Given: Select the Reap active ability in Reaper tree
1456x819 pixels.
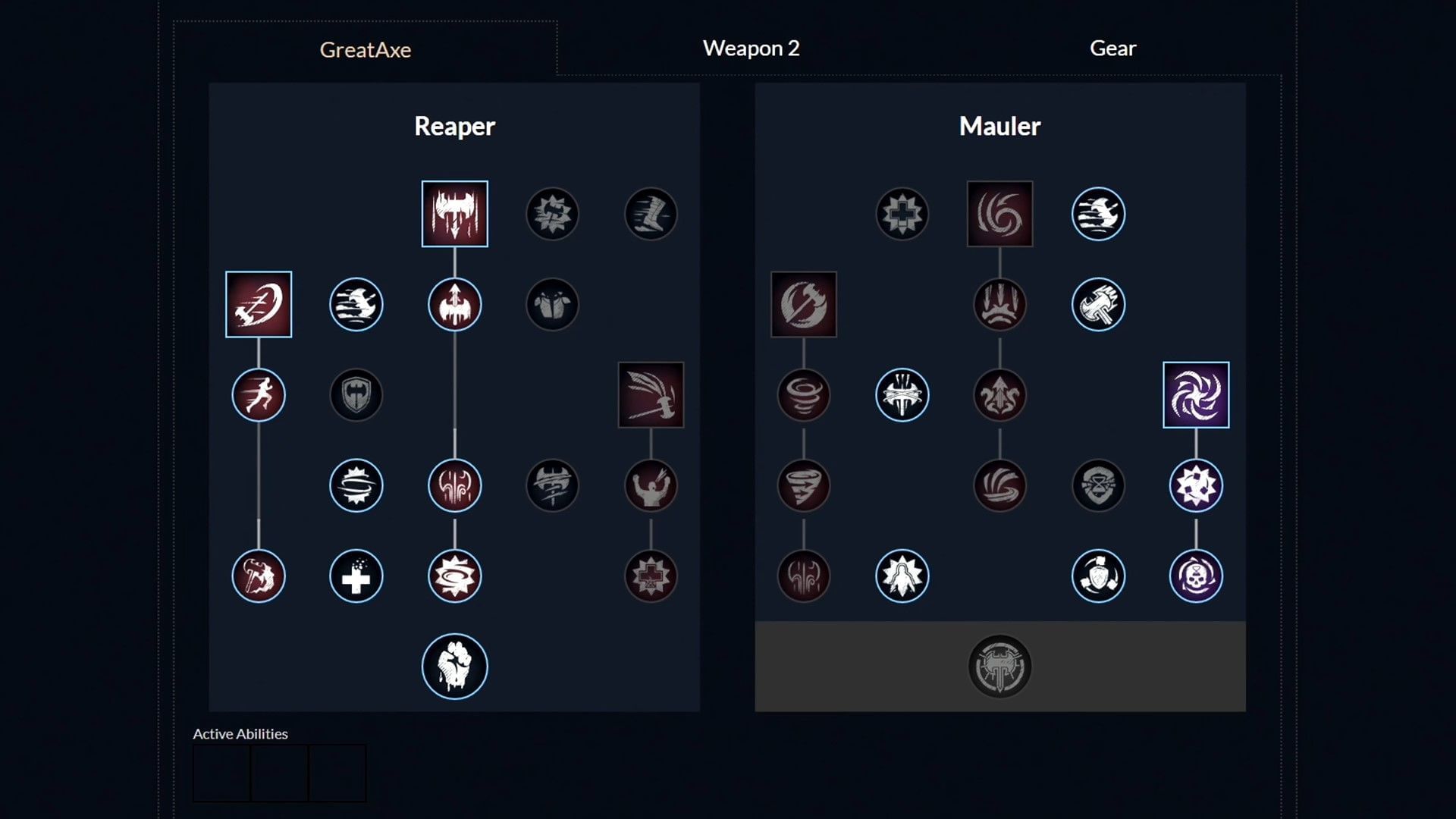Looking at the screenshot, I should pyautogui.click(x=454, y=213).
